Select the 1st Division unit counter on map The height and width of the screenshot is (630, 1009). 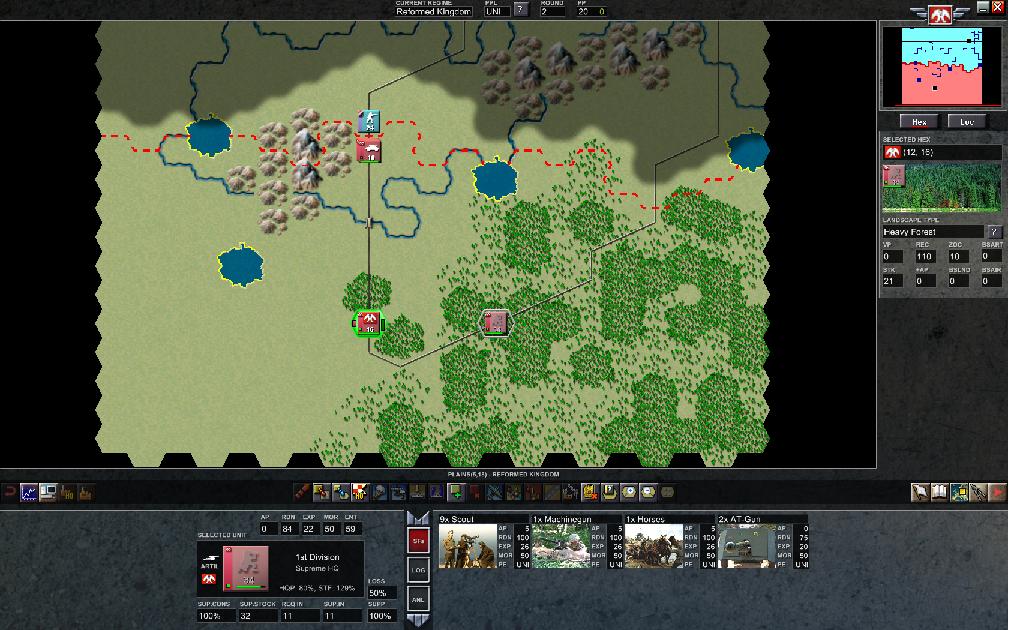pos(368,322)
